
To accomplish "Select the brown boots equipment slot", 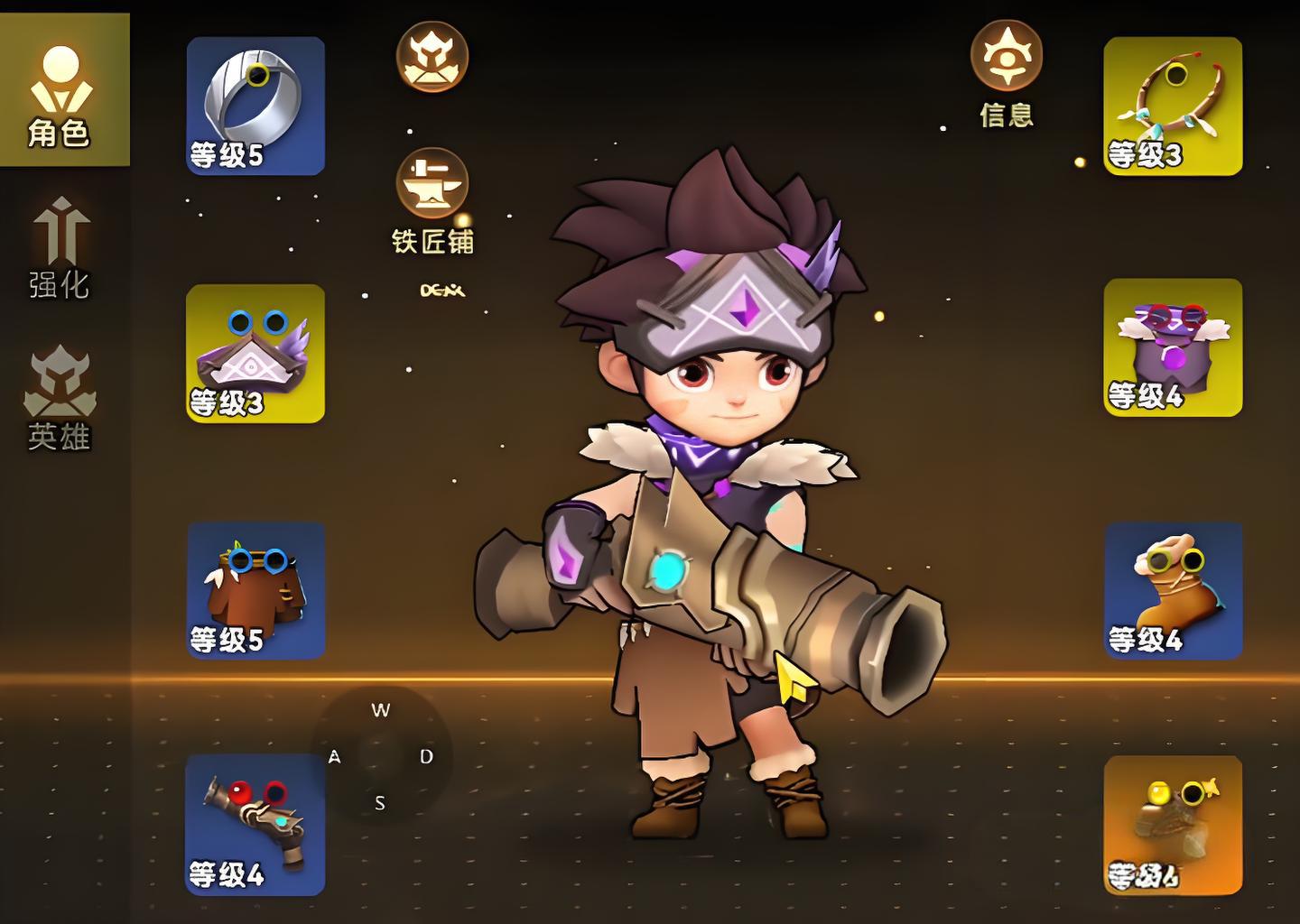I will [x=1173, y=590].
